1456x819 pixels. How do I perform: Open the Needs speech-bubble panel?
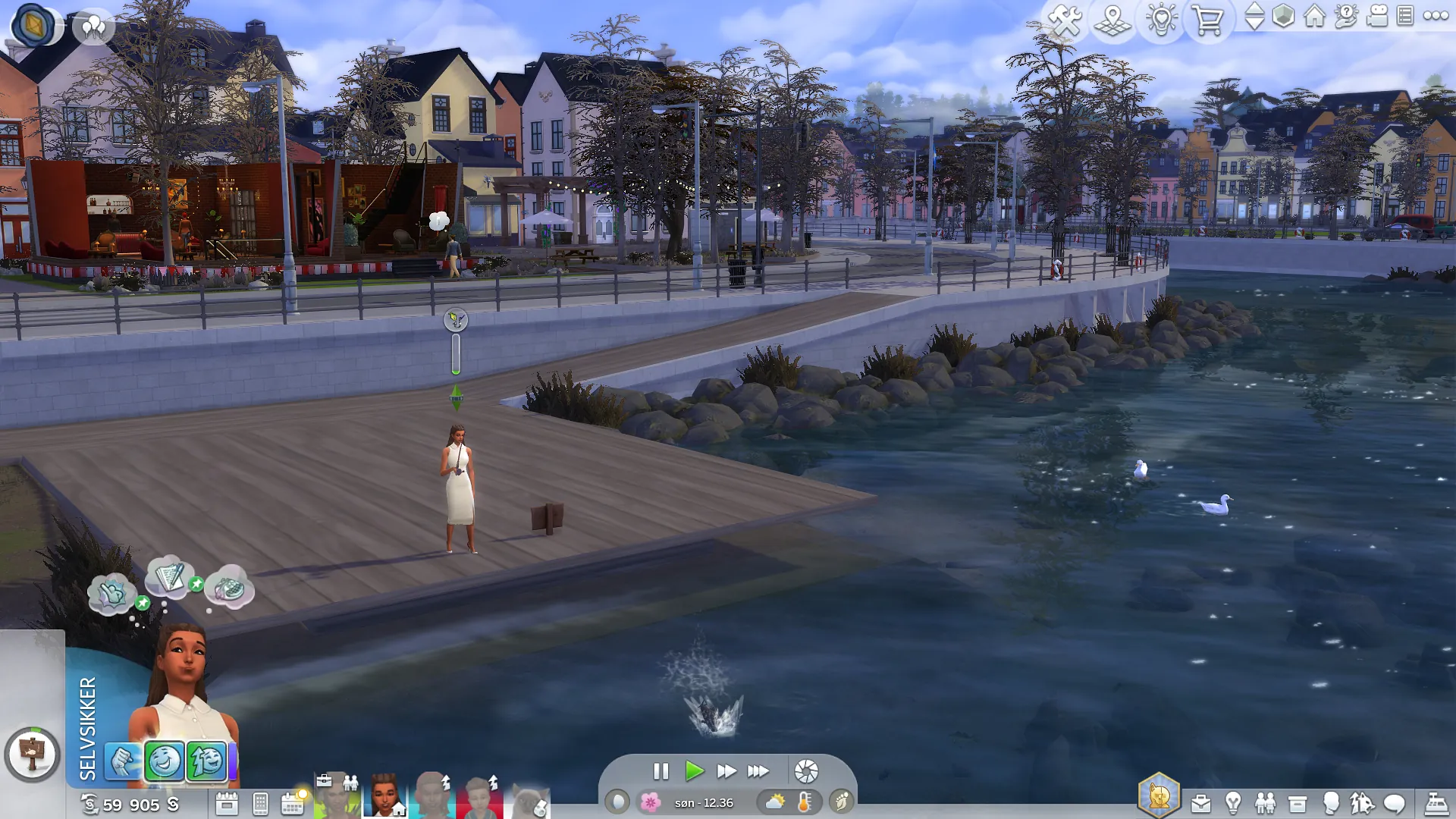click(x=1394, y=803)
